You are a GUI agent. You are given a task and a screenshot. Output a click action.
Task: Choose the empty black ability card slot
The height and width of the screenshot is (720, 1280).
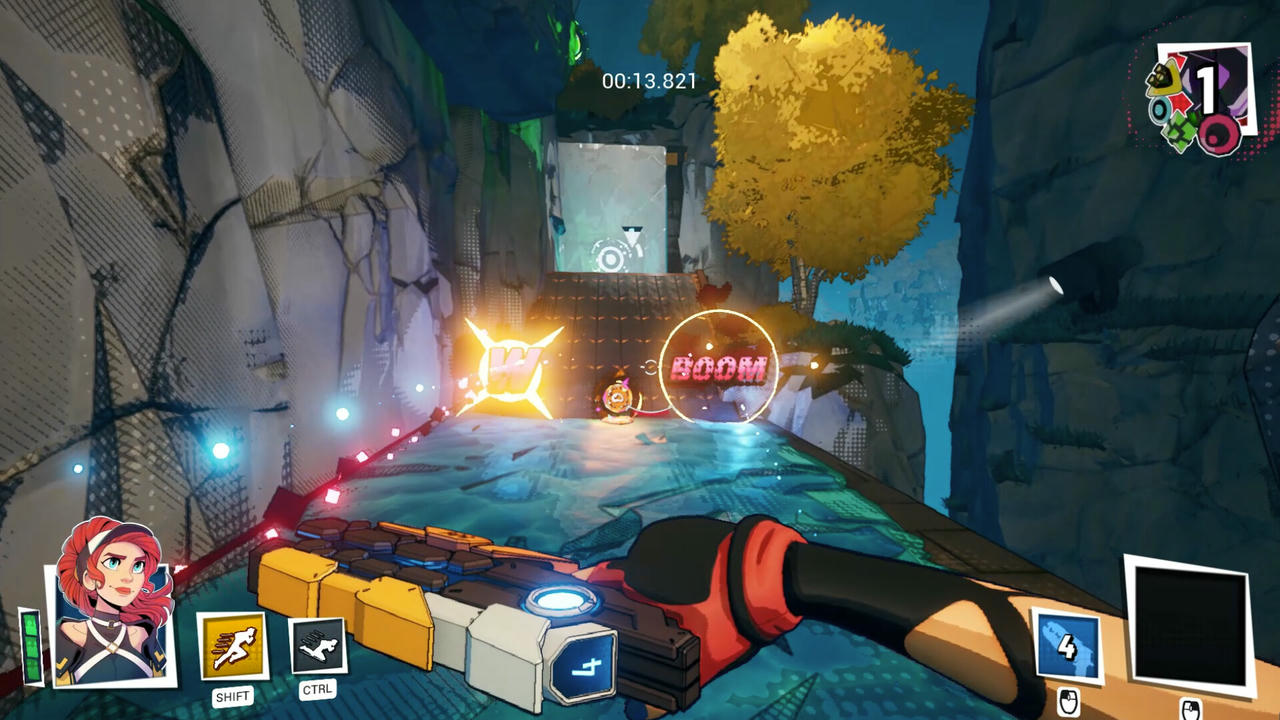click(1190, 626)
